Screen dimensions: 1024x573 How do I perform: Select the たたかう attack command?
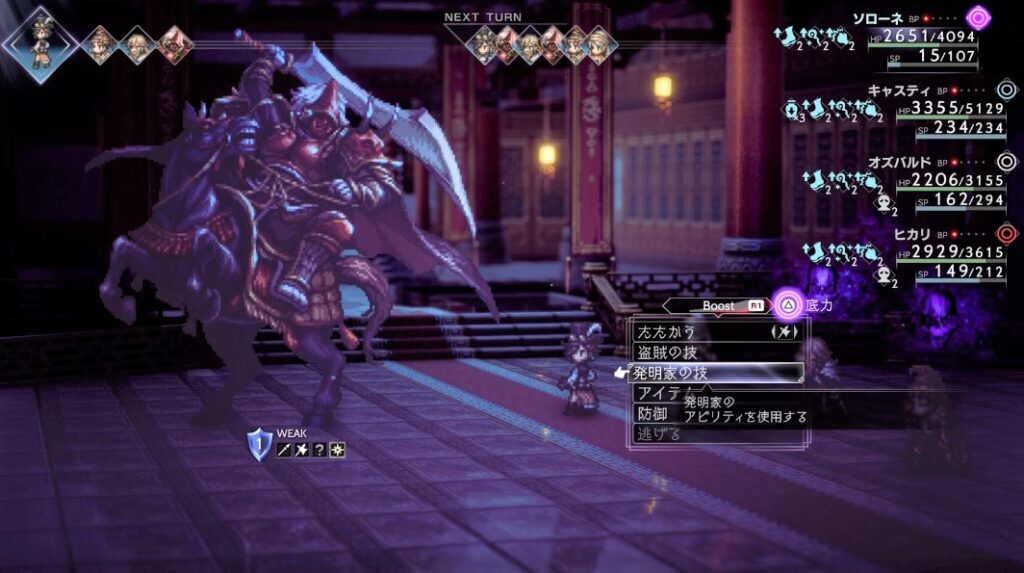(x=667, y=331)
